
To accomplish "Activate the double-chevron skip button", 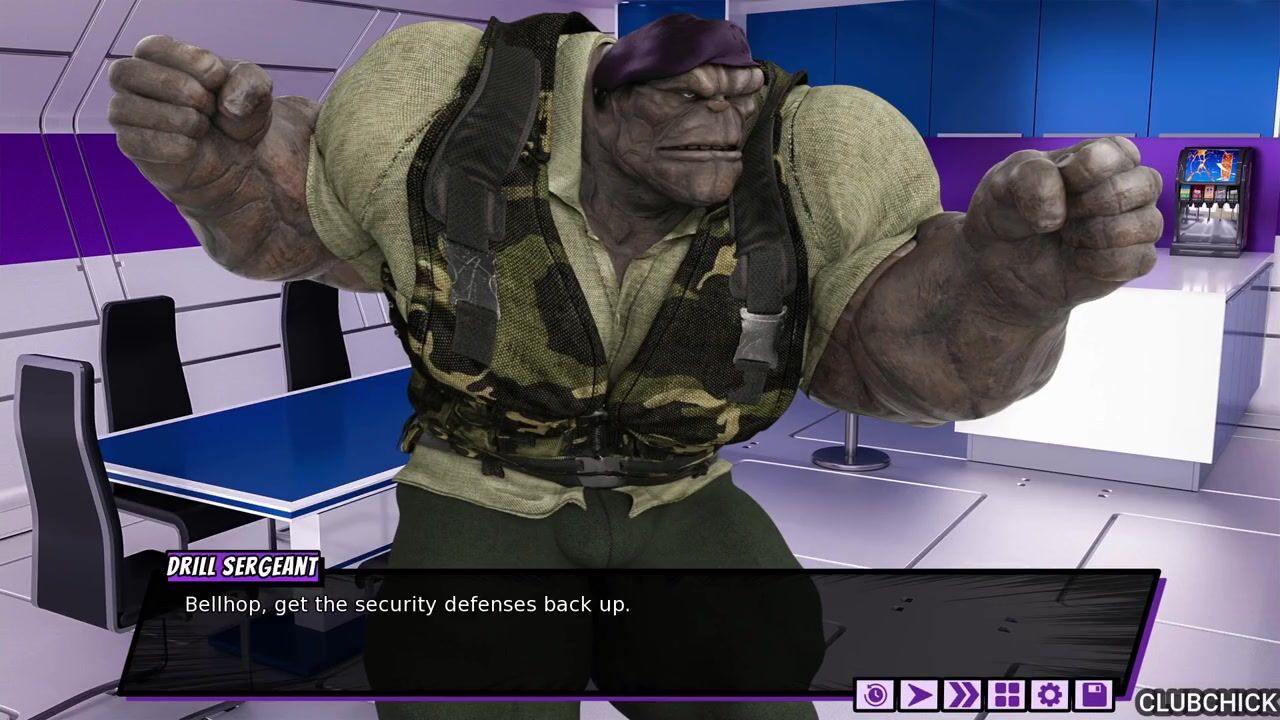I will pyautogui.click(x=962, y=695).
